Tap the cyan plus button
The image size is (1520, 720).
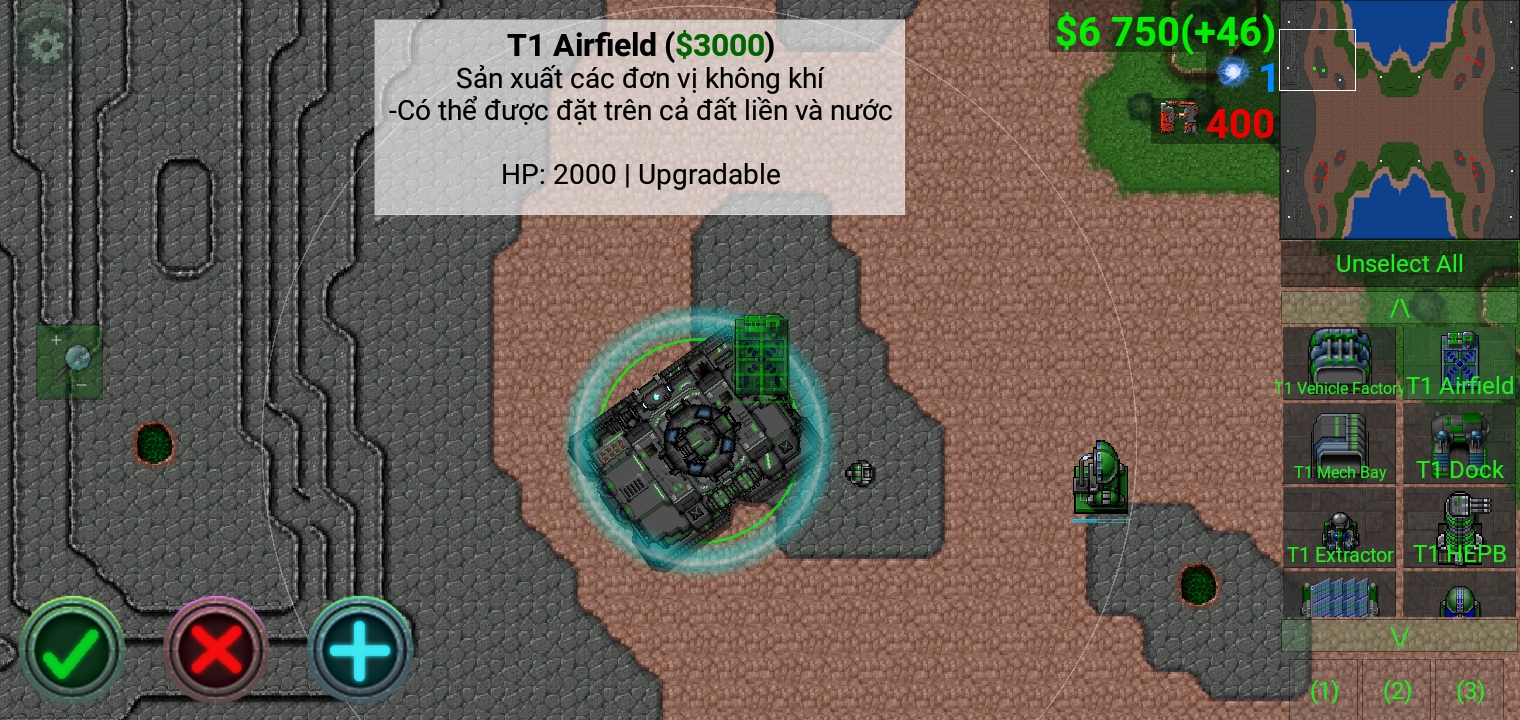tap(360, 651)
